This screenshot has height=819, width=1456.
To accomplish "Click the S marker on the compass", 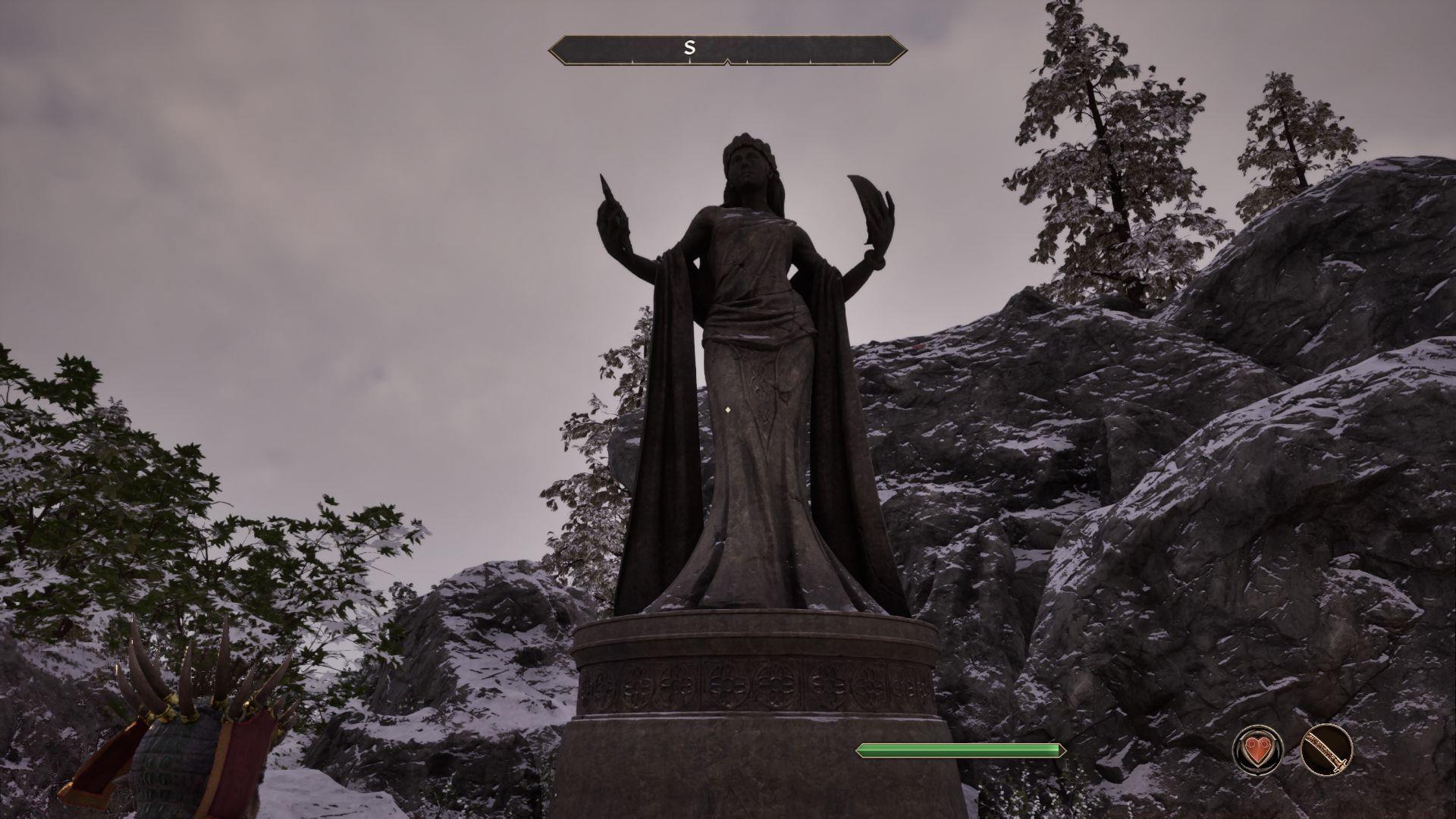I will coord(689,46).
